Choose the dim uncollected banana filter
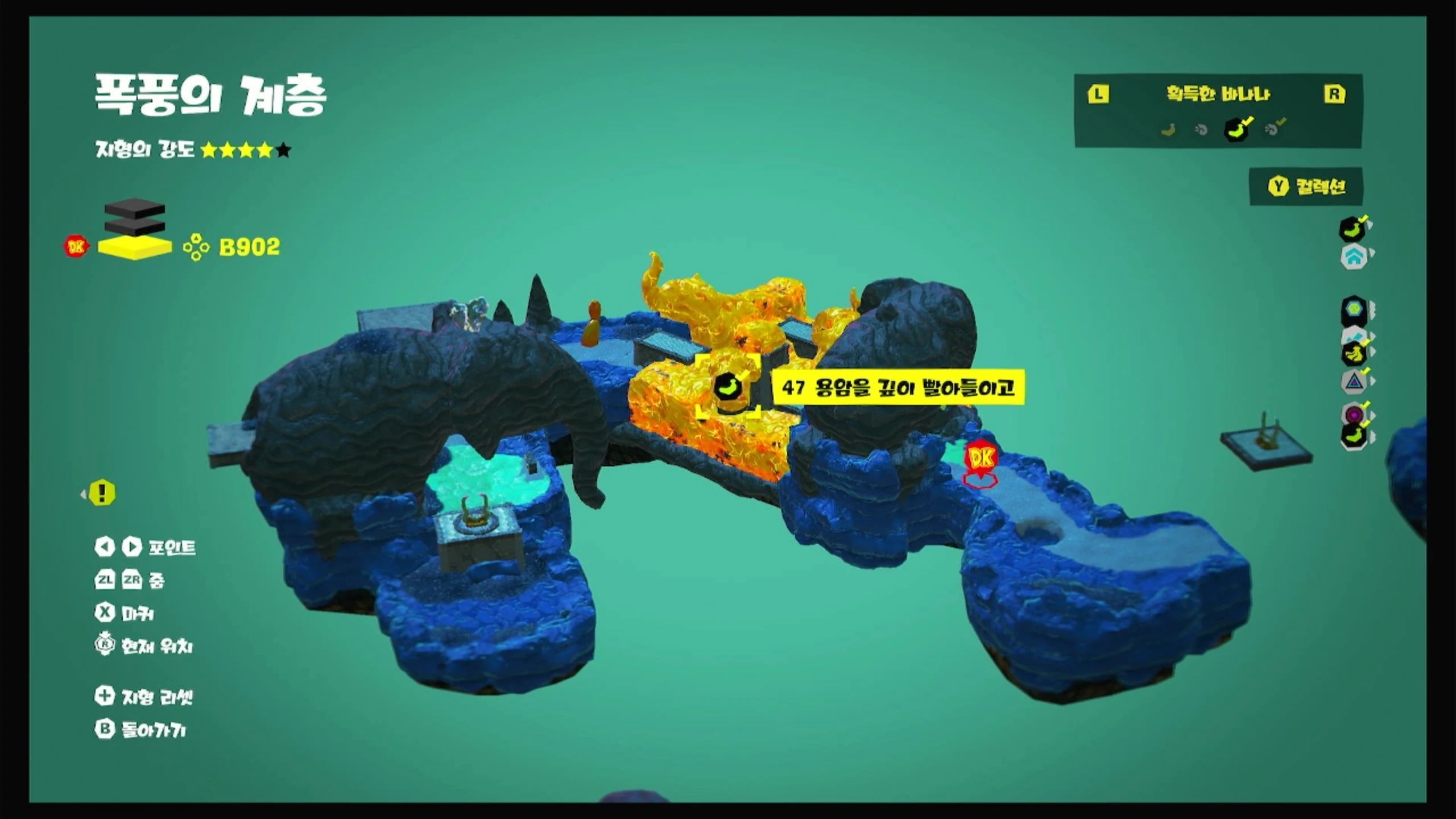The image size is (1456, 819). coord(1168,130)
